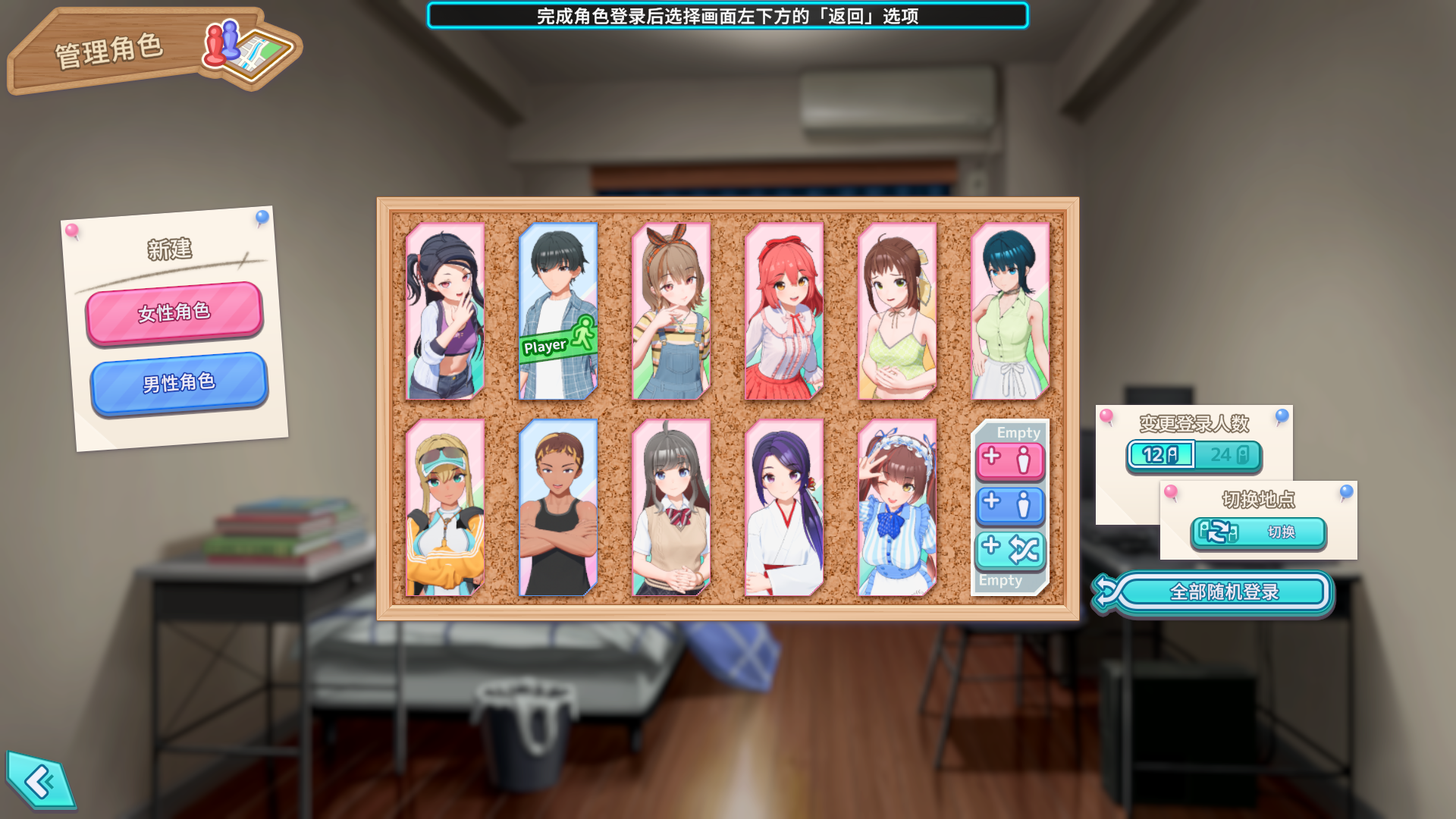This screenshot has height=819, width=1456.
Task: Click the 切换 location switch button
Action: pyautogui.click(x=1259, y=532)
